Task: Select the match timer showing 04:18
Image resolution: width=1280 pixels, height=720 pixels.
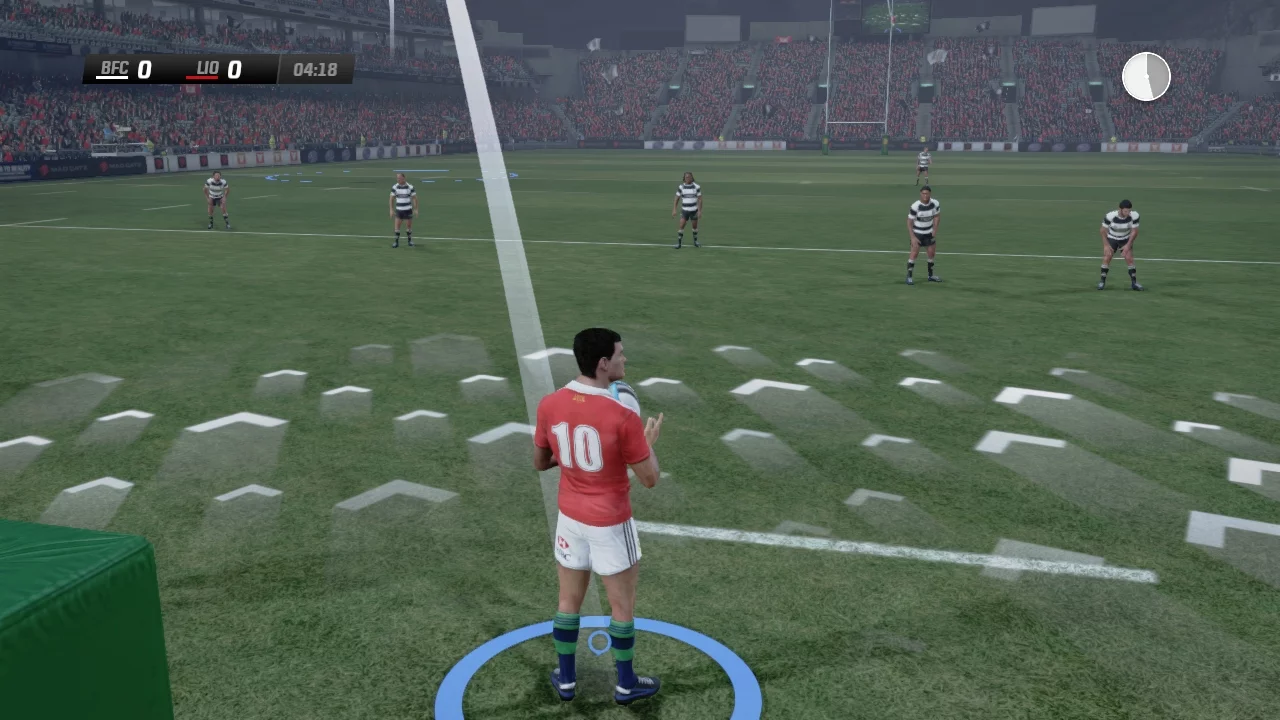Action: point(315,69)
